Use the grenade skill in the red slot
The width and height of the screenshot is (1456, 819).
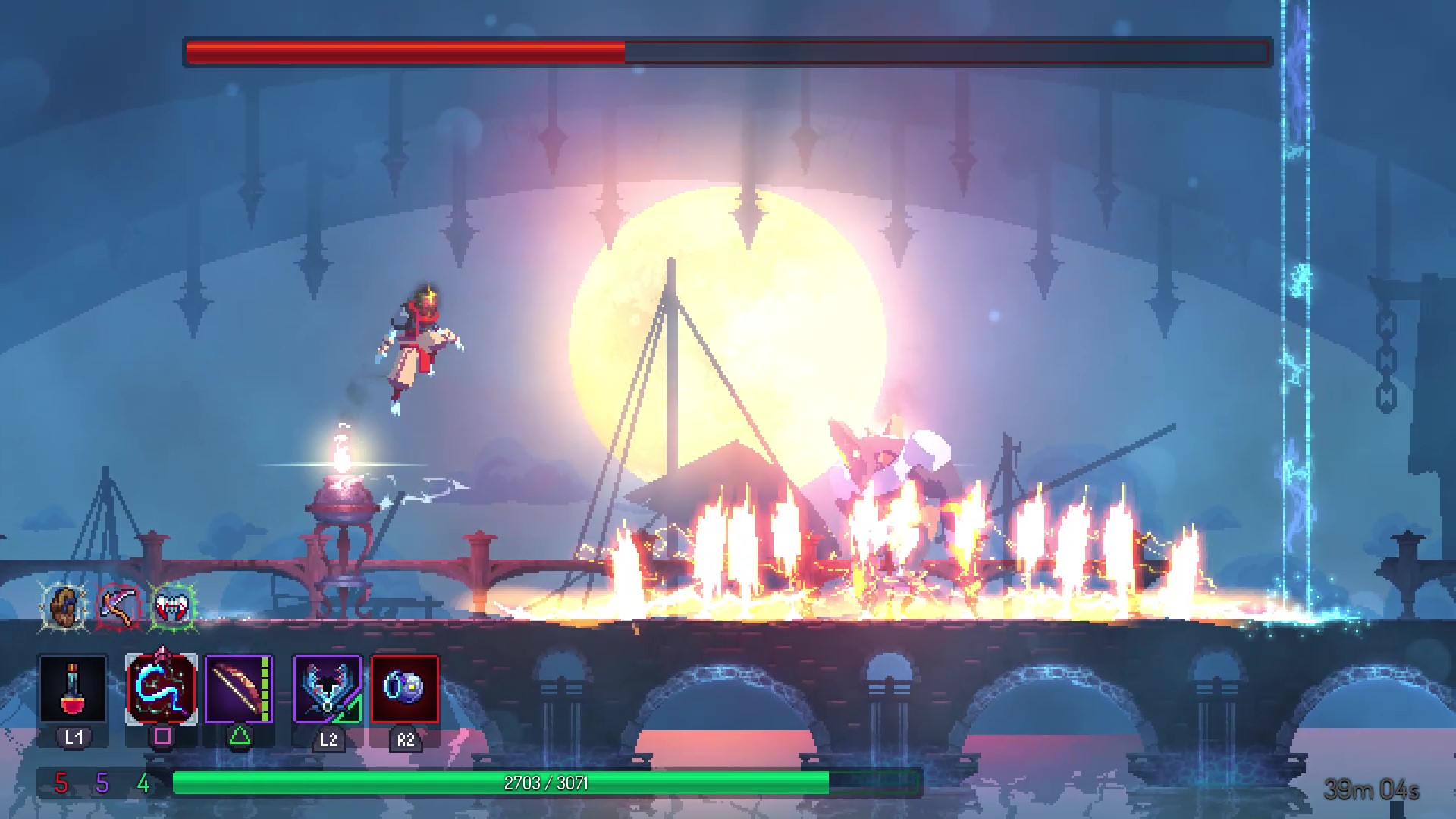[x=405, y=689]
